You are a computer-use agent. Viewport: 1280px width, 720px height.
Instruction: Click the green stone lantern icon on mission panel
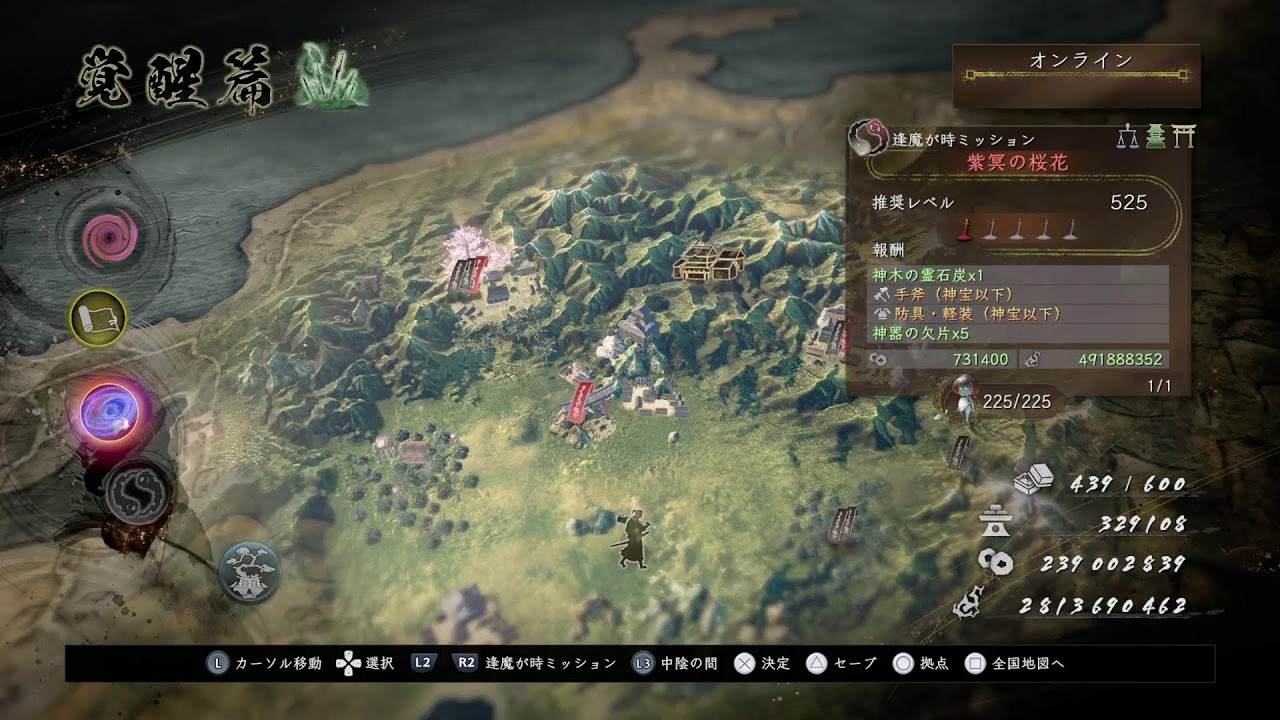(1156, 136)
